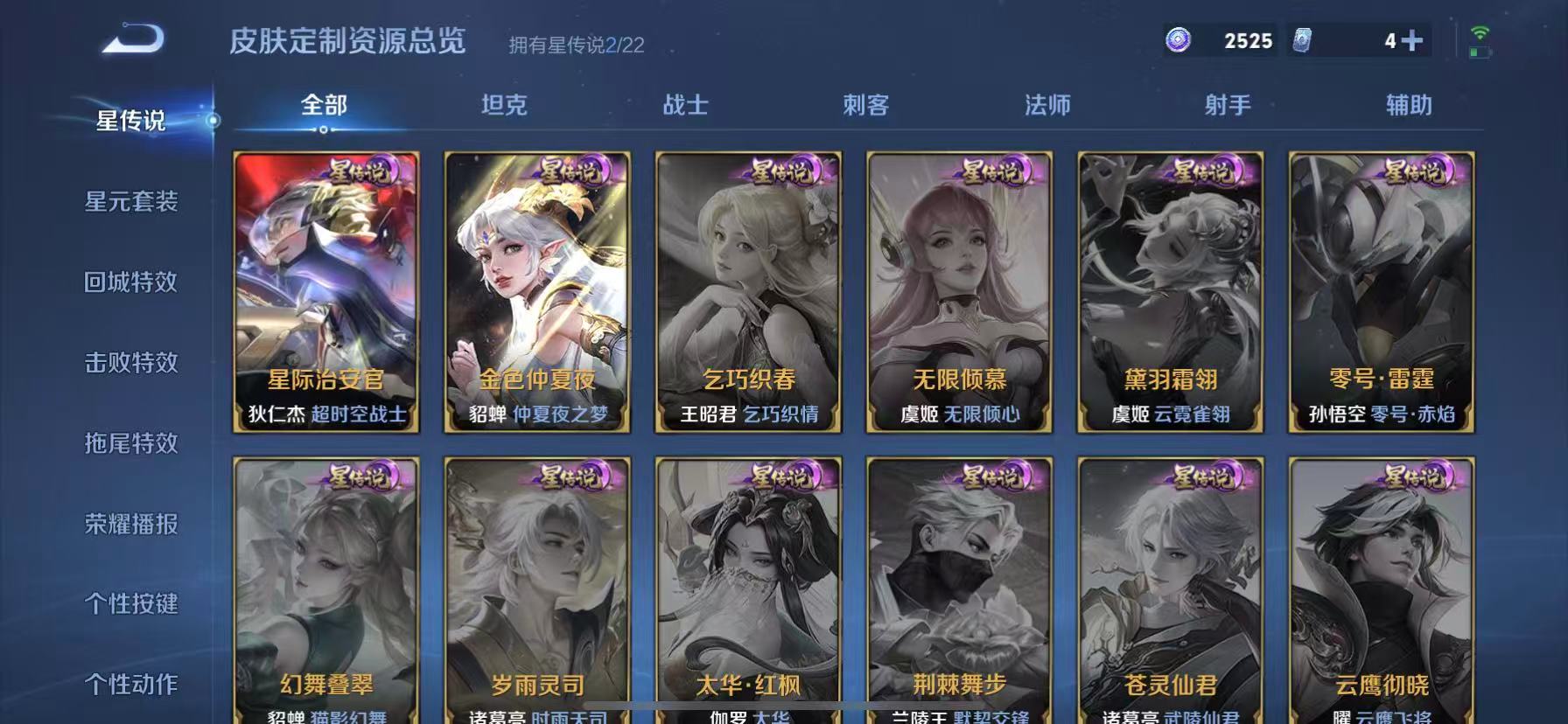Select 击败特效 from the left menu

click(131, 363)
